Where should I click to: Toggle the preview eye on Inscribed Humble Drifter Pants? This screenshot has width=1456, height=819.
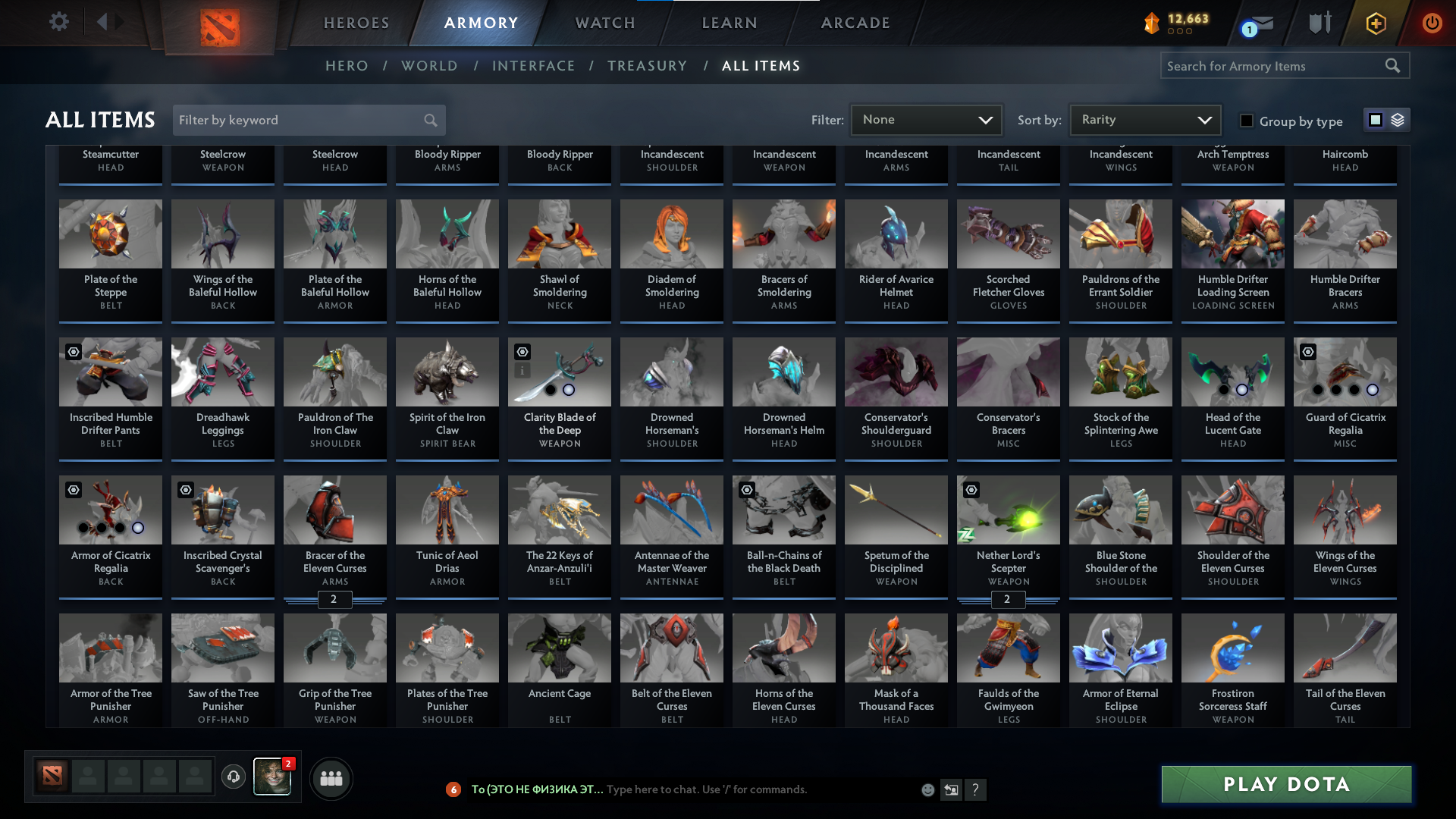[74, 350]
